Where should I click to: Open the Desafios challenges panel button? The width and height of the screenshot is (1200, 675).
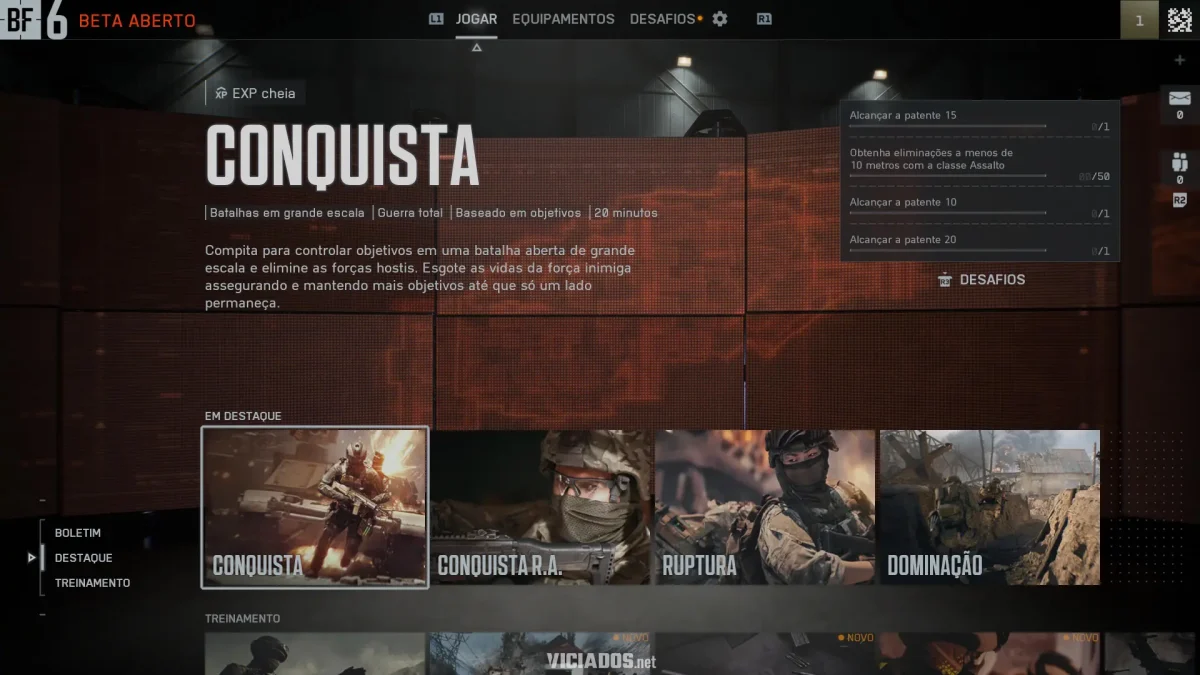982,280
